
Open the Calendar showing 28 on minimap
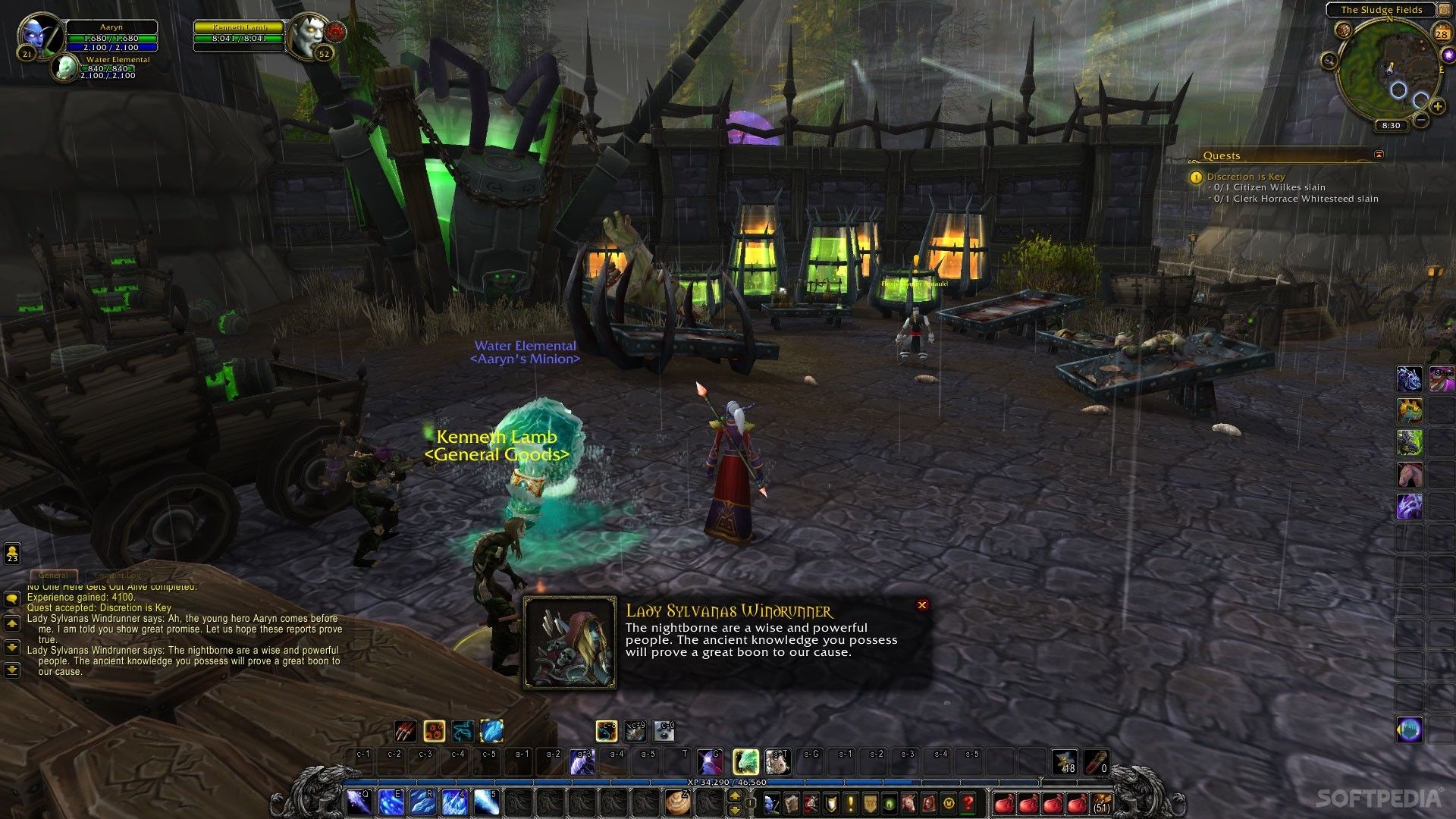[1442, 33]
